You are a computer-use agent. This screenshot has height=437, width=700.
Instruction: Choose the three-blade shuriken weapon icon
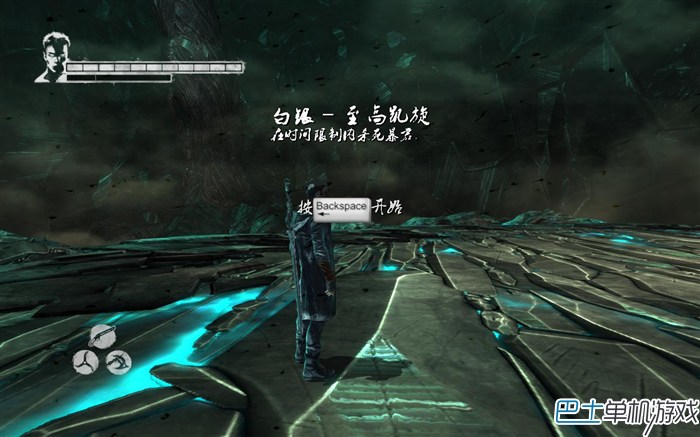pyautogui.click(x=85, y=360)
